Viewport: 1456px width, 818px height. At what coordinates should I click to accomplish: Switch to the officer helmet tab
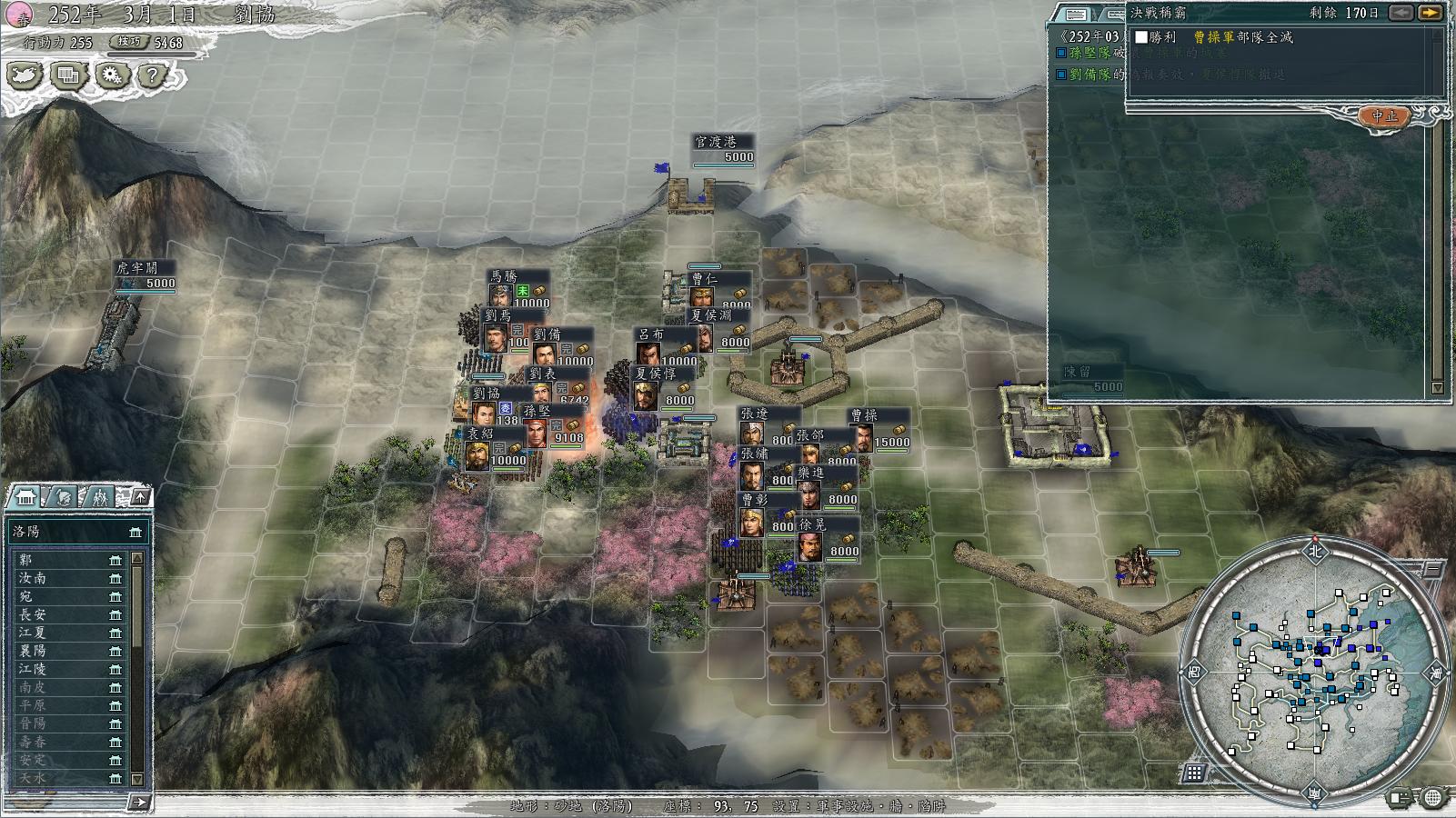coord(64,497)
